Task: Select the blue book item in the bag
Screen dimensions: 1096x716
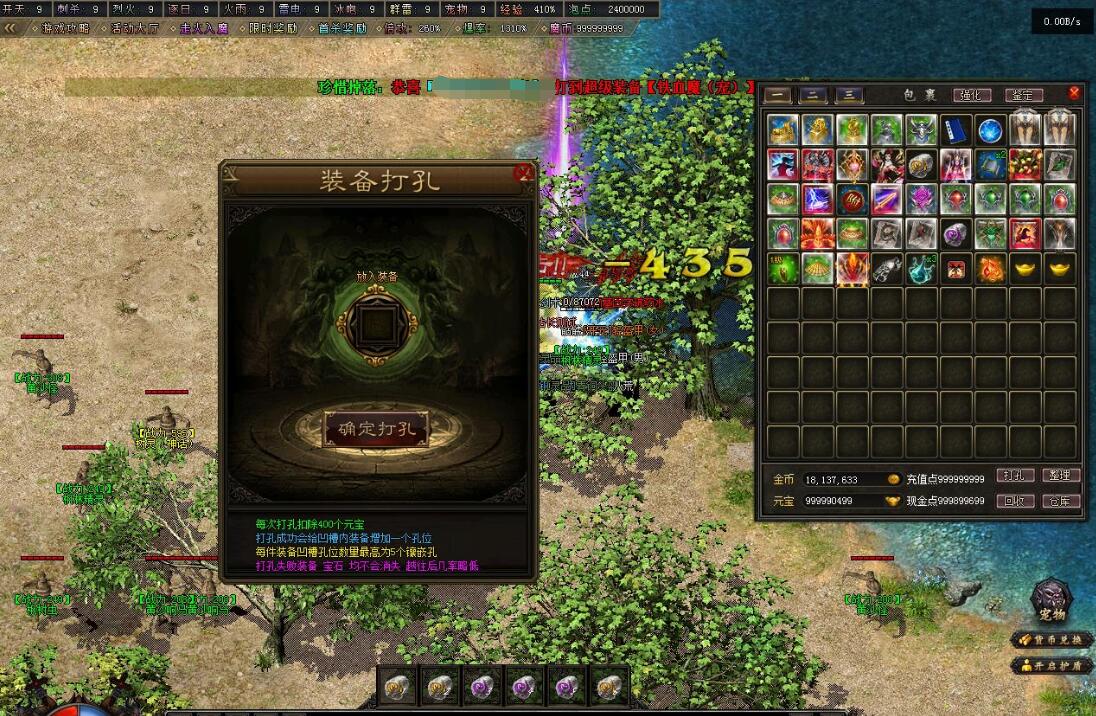Action: [x=956, y=130]
